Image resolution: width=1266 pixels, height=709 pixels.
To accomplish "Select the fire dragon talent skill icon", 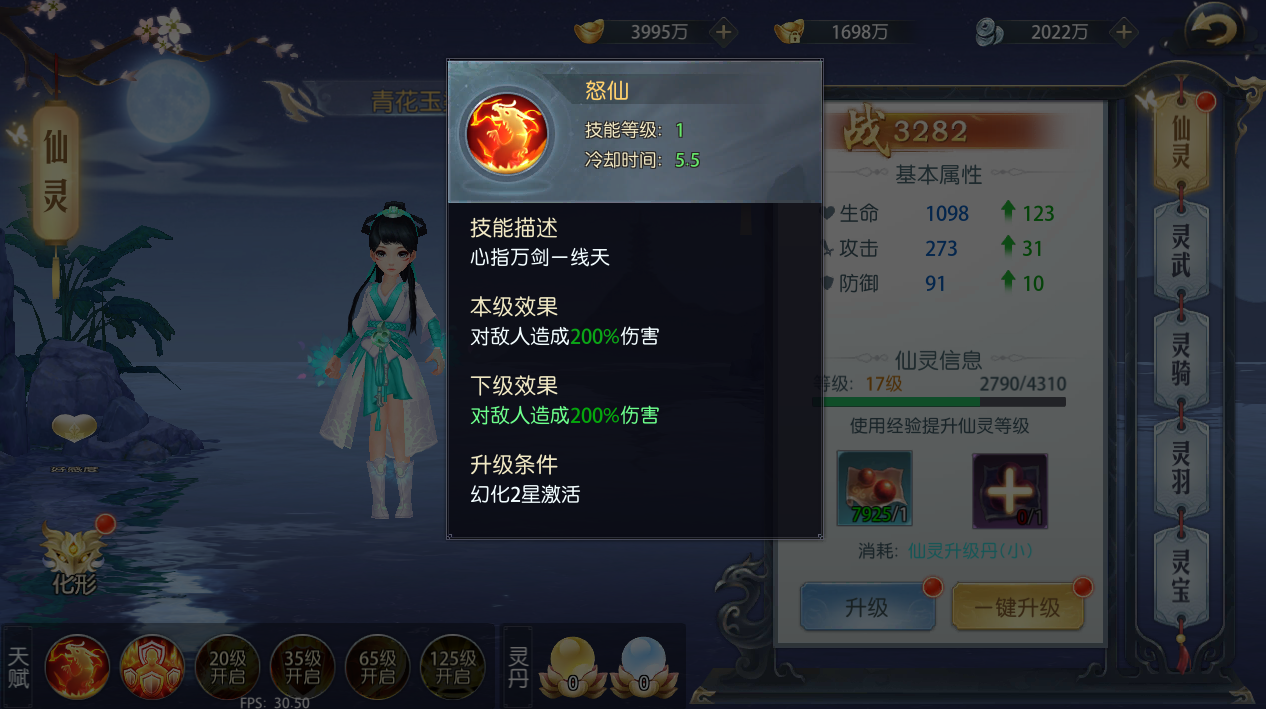I will click(77, 666).
